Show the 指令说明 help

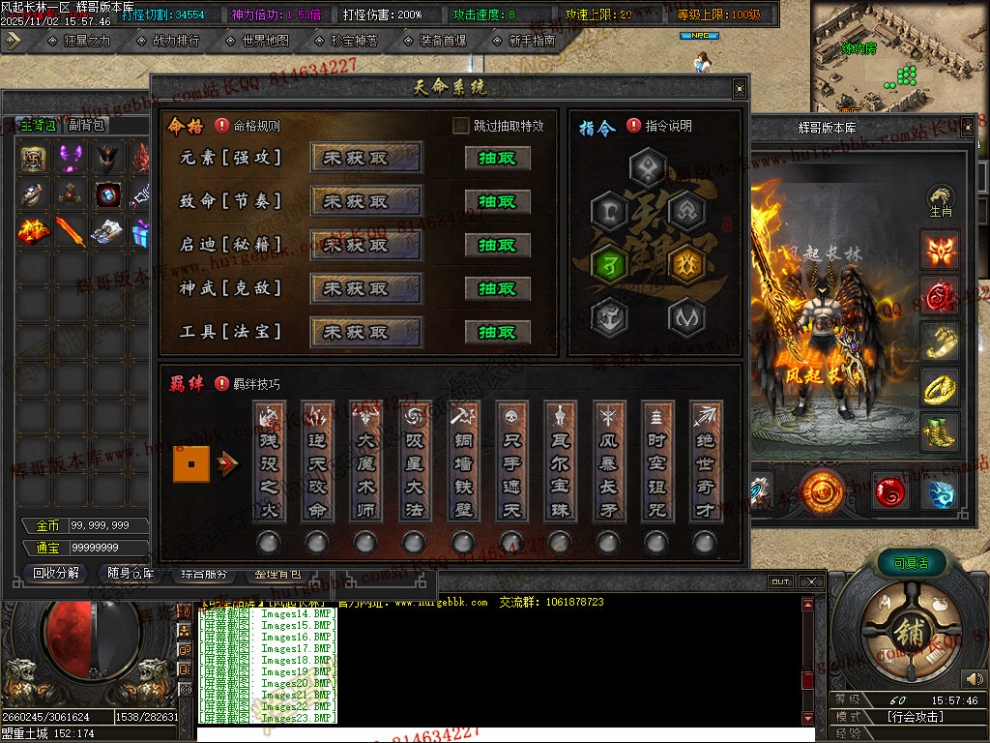tap(634, 126)
